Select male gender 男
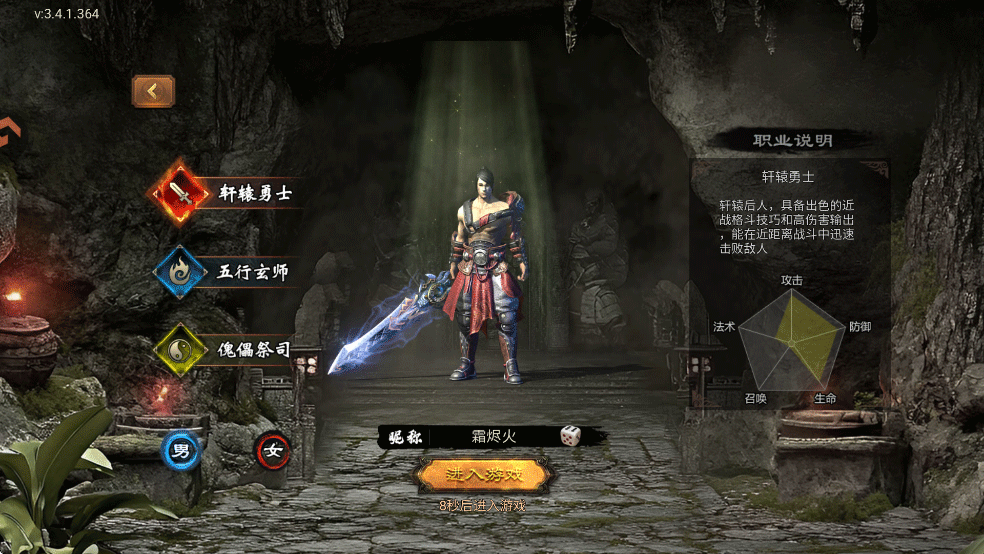Viewport: 984px width, 554px height. (x=181, y=451)
